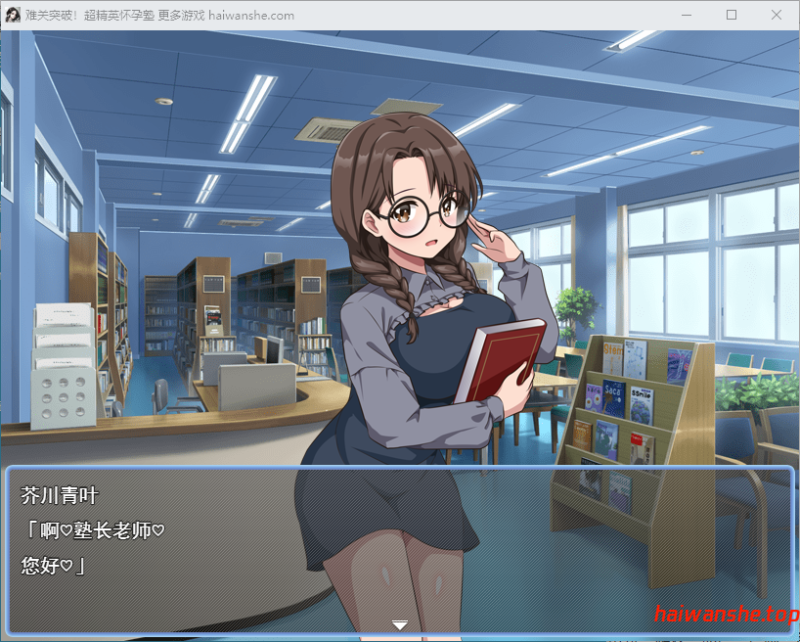Minimize the game window

coord(686,15)
